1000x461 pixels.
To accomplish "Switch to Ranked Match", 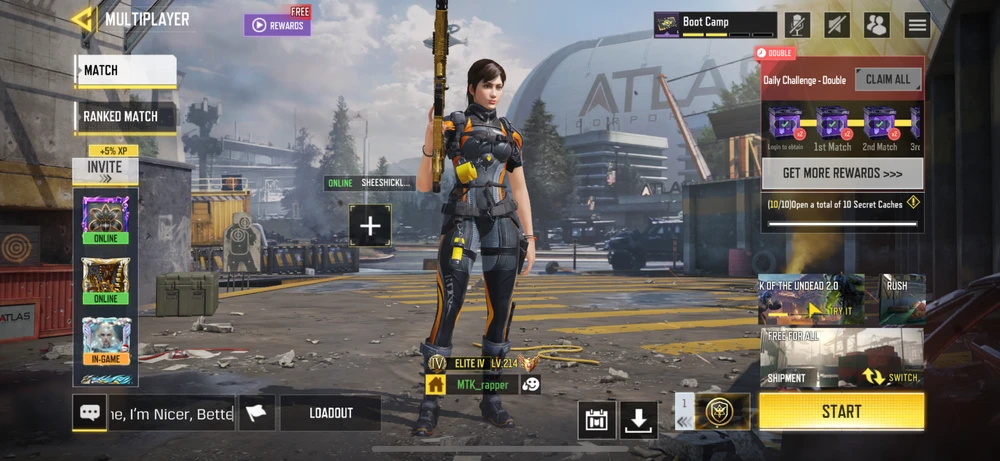I will click(126, 116).
